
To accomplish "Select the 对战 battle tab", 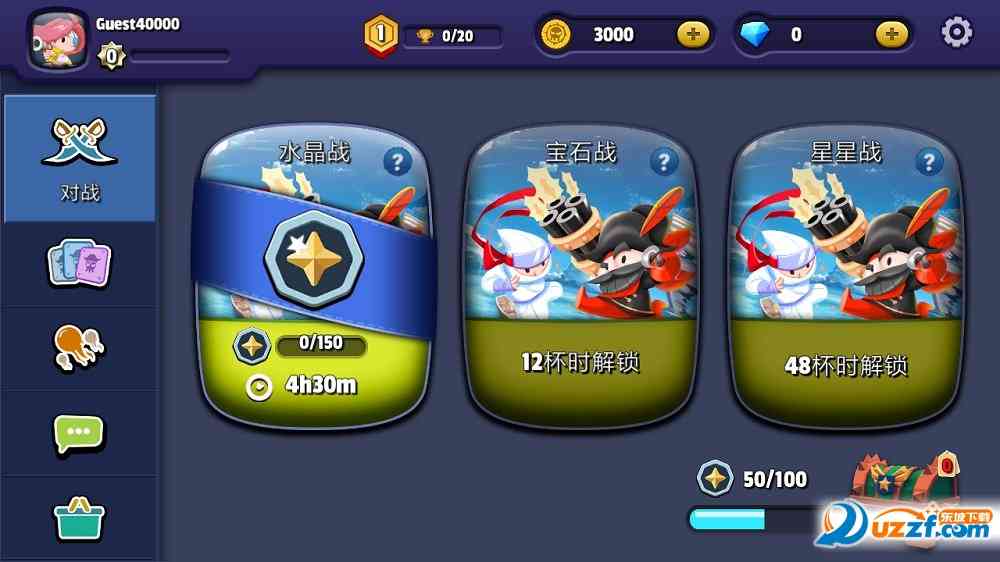I will [x=79, y=158].
